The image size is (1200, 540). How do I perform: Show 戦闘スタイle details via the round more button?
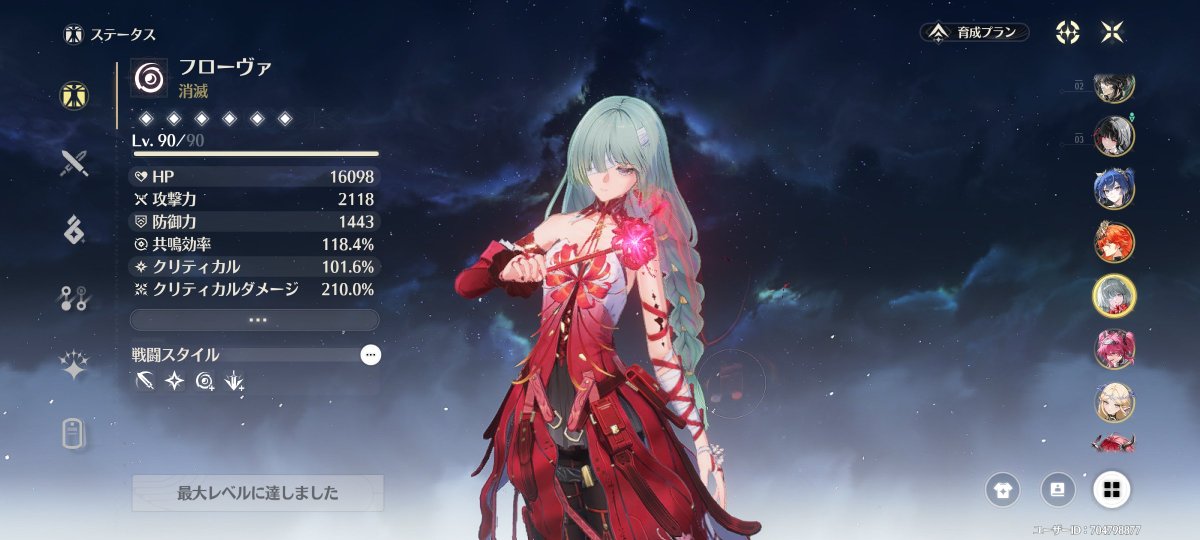tap(370, 354)
